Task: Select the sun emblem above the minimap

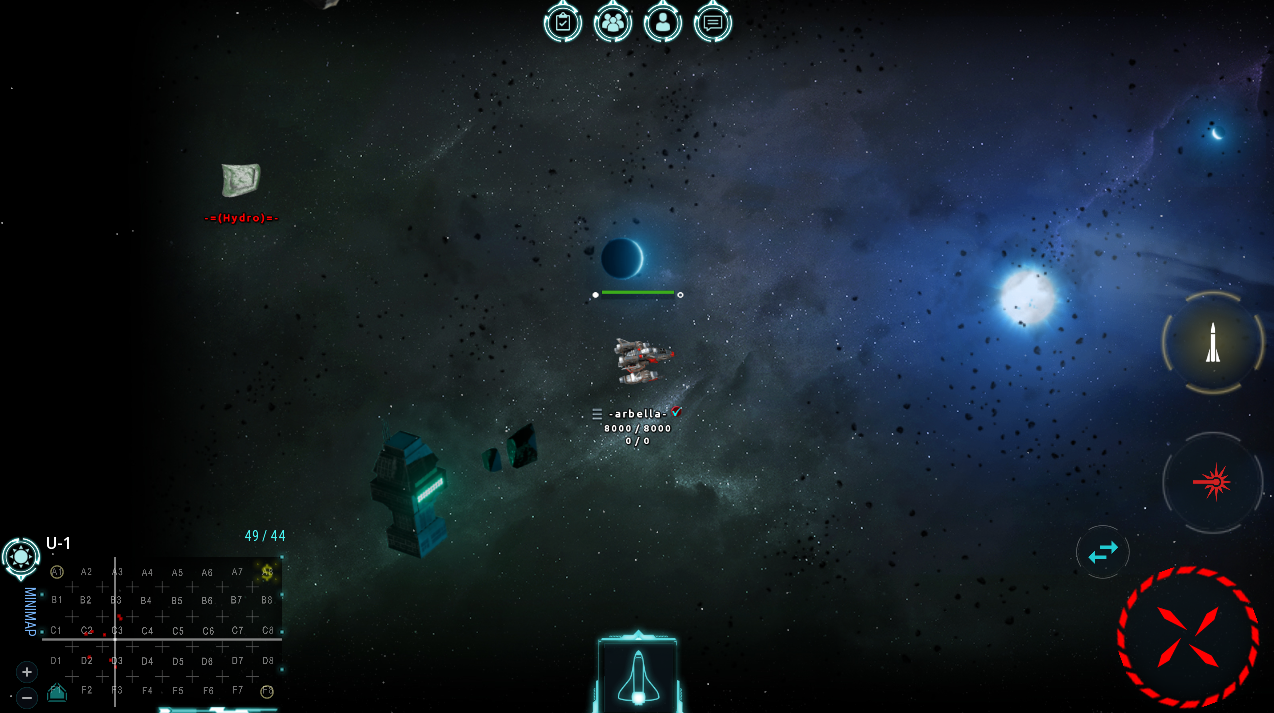Action: [x=21, y=556]
